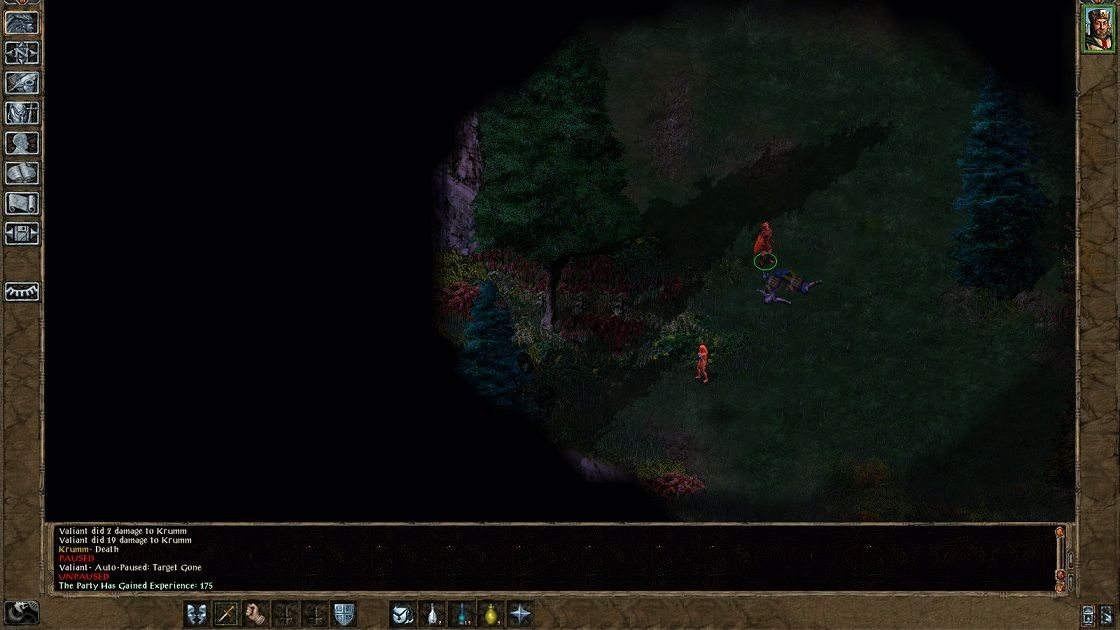Open the inventory screen button
This screenshot has height=630, width=1120.
(22, 113)
